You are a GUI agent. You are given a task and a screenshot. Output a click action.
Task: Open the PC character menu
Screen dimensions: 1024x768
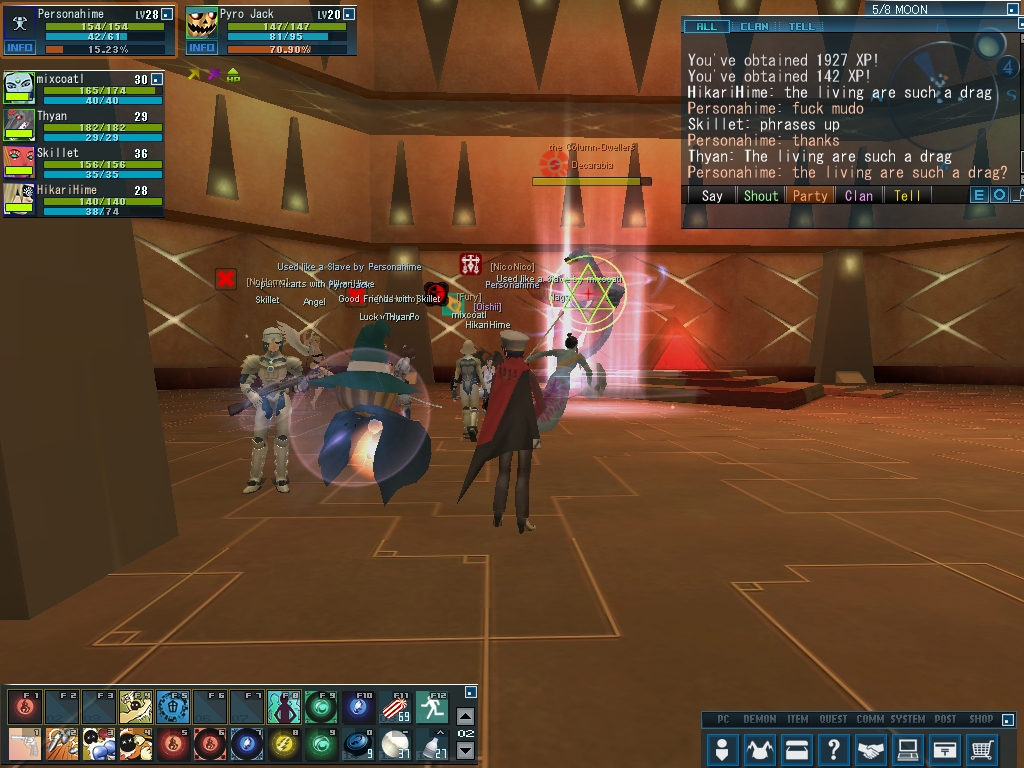[722, 748]
